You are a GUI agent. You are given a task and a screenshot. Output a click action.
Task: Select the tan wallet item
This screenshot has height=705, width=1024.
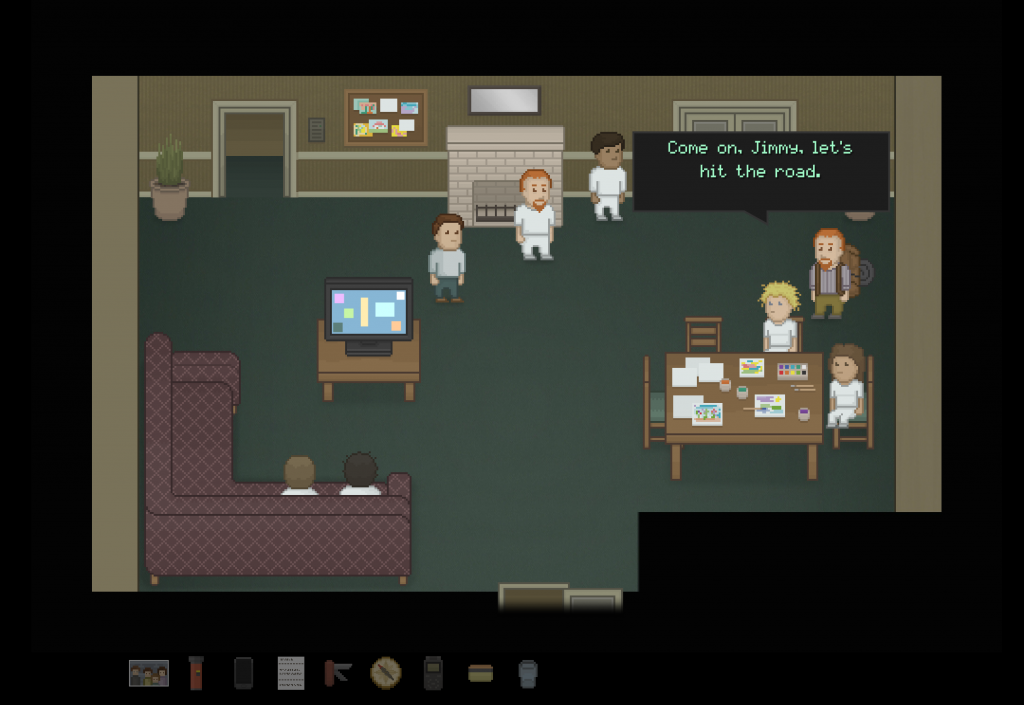[480, 673]
